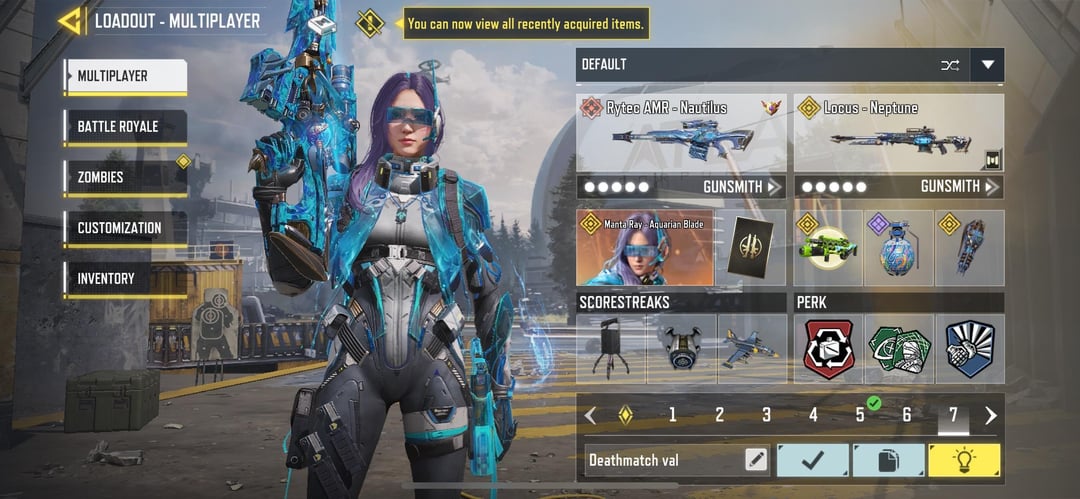Edit the Deathmatch val loadout name
Image resolution: width=1080 pixels, height=499 pixels.
coord(757,460)
